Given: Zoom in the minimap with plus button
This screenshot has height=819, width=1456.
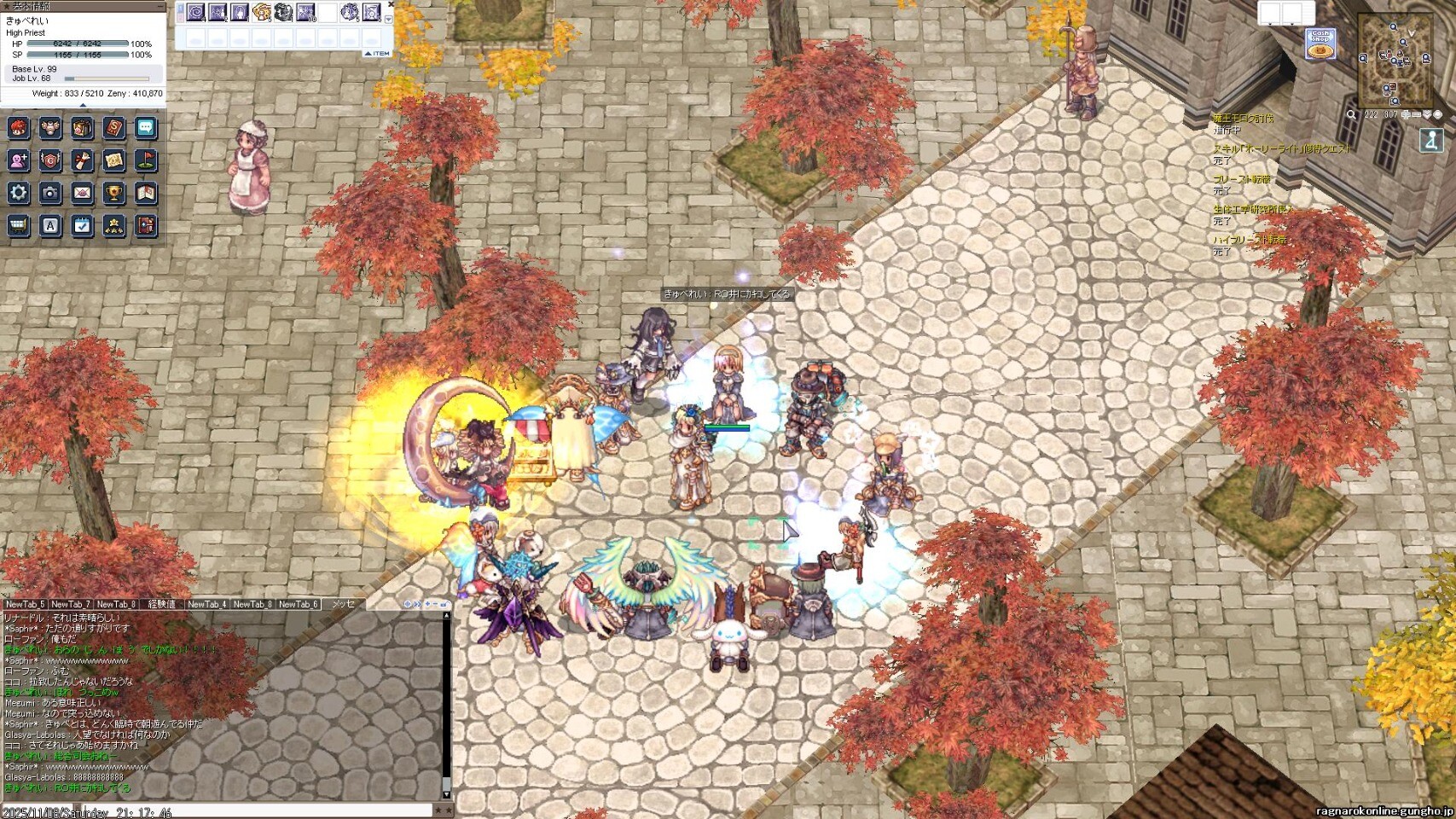Looking at the screenshot, I should click(x=1406, y=114).
